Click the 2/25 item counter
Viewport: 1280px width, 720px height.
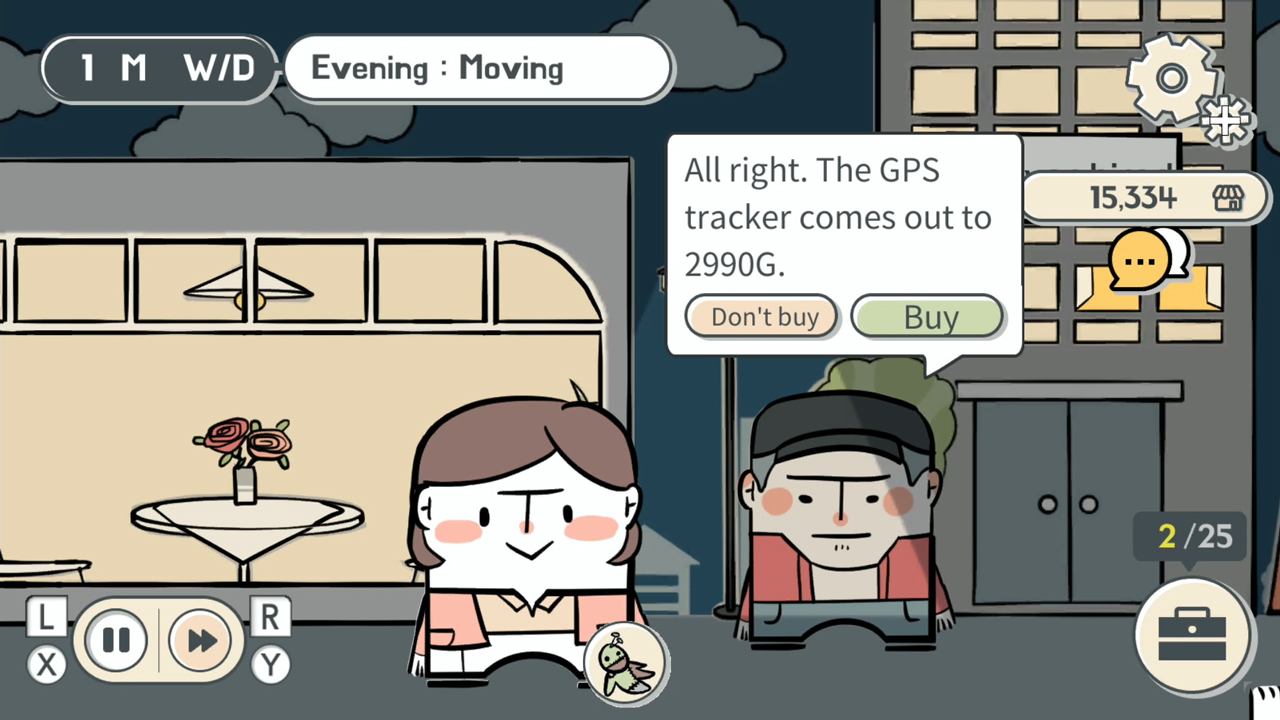(1190, 537)
